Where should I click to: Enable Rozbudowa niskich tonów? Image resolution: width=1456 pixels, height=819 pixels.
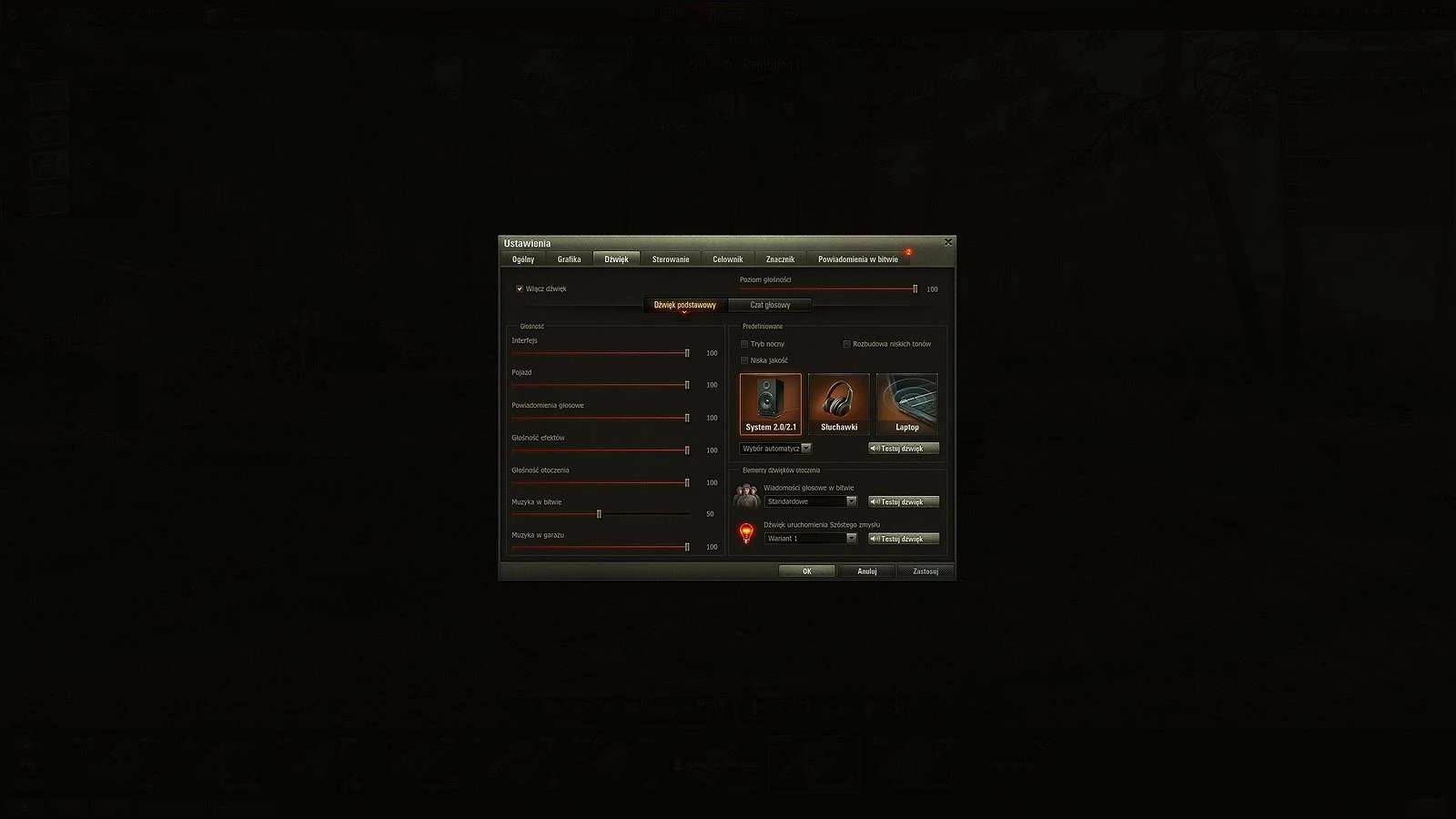pyautogui.click(x=846, y=344)
